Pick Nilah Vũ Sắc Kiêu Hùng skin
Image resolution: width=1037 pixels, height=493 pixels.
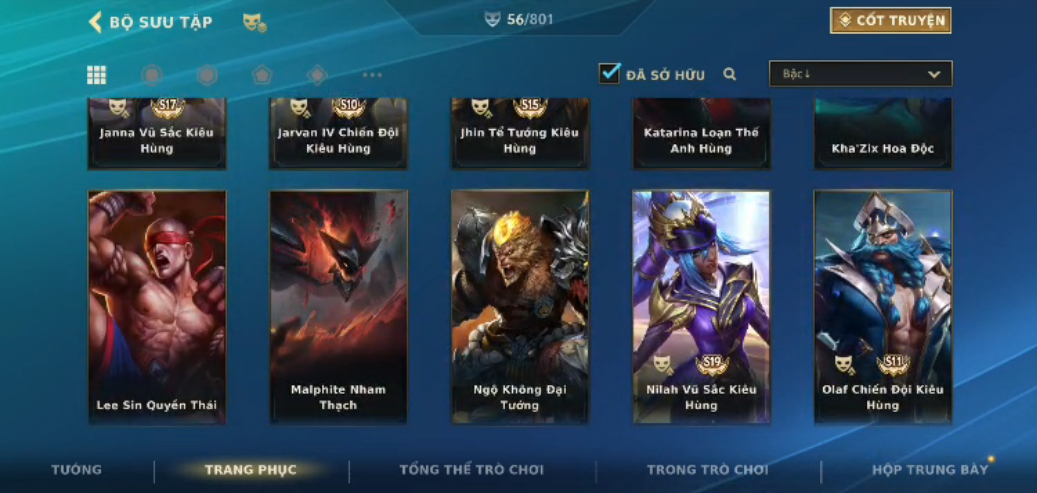tap(701, 305)
